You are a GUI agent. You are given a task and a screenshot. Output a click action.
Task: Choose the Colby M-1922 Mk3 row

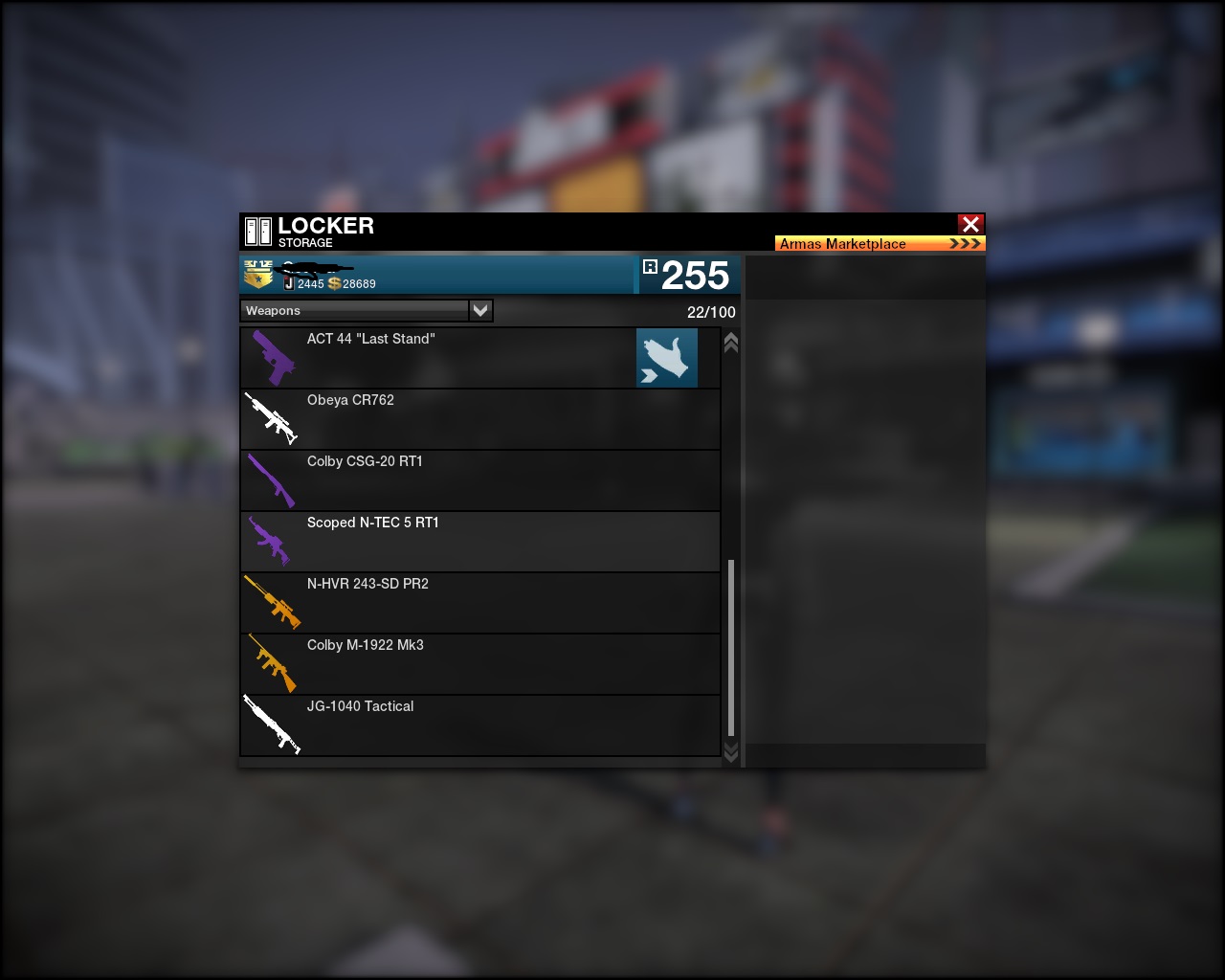click(479, 664)
